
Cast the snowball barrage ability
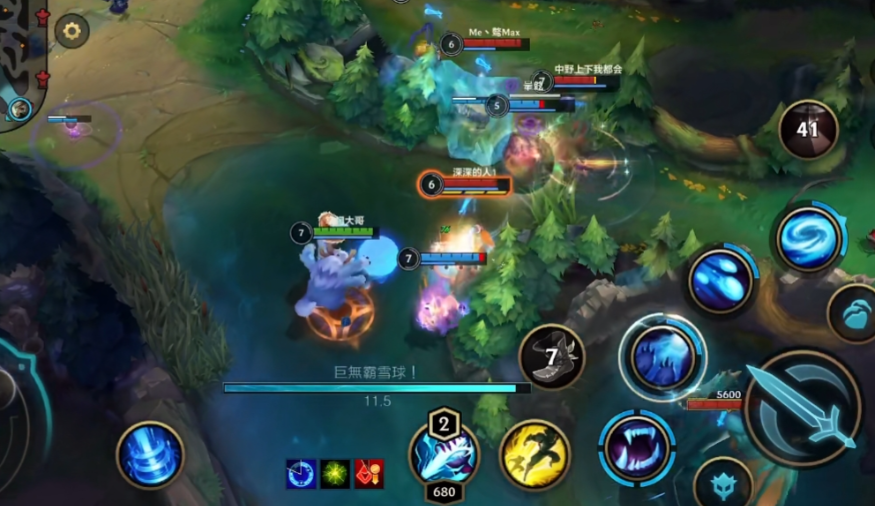coord(720,280)
